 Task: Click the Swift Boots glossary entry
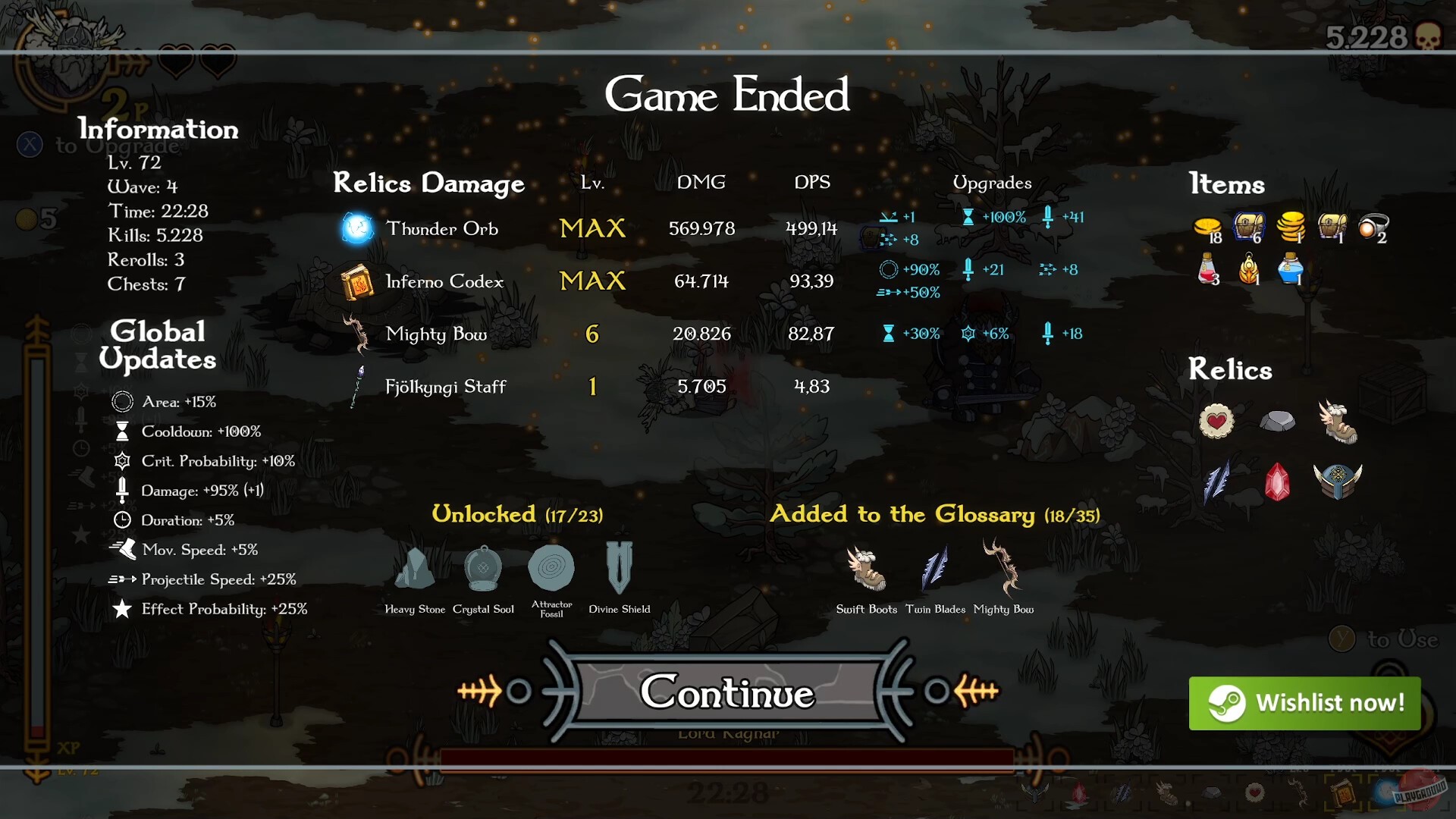pos(865,569)
